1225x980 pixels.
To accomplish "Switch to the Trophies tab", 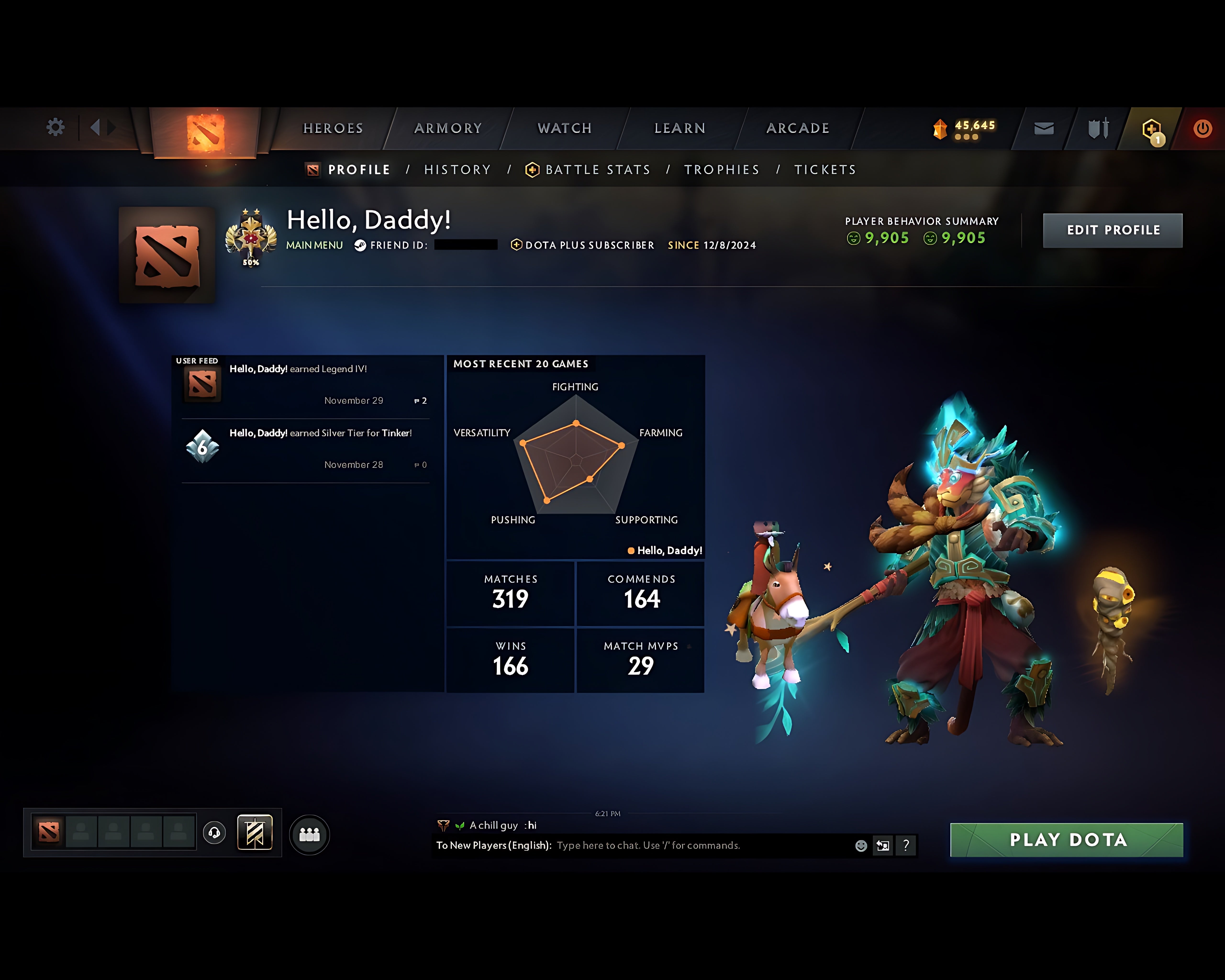I will (x=722, y=169).
